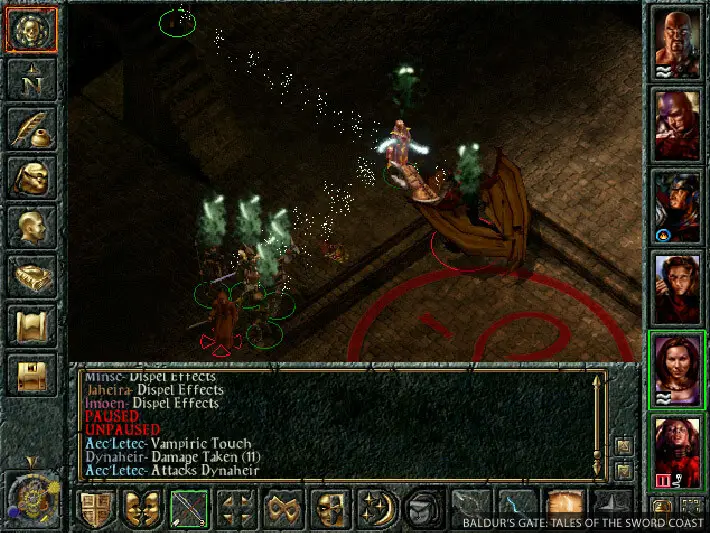This screenshot has width=710, height=533.
Task: Select the bow and arrow weapon slot
Action: pos(190,509)
